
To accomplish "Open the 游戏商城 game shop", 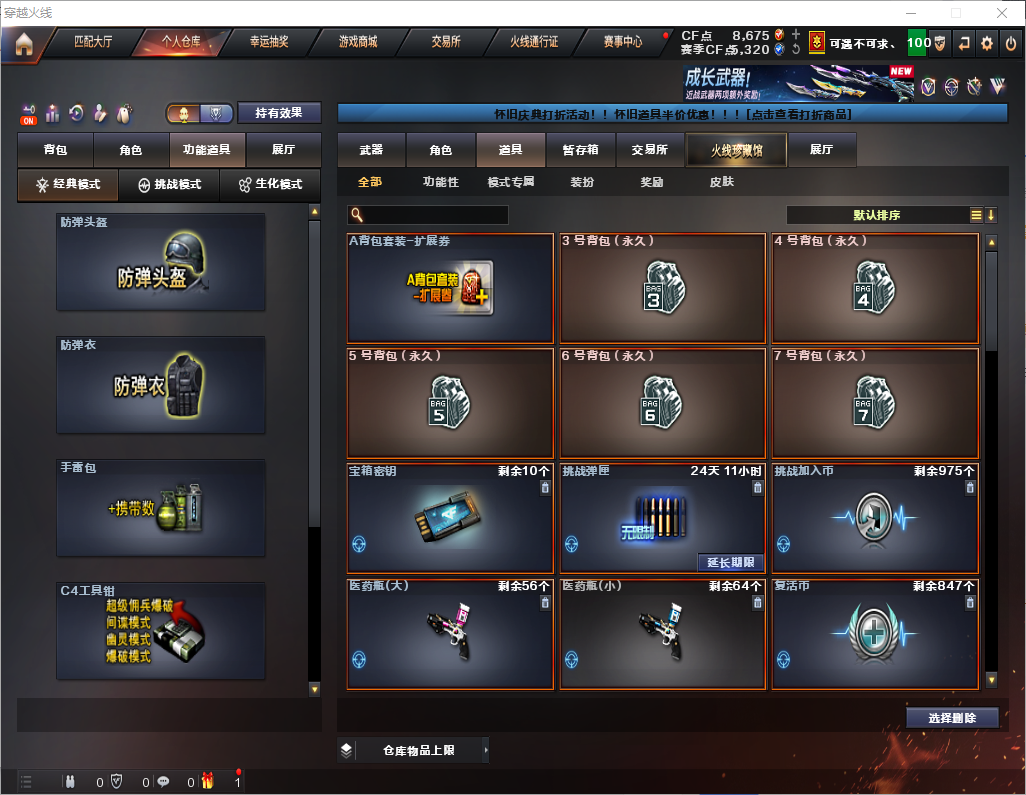I will tap(358, 42).
